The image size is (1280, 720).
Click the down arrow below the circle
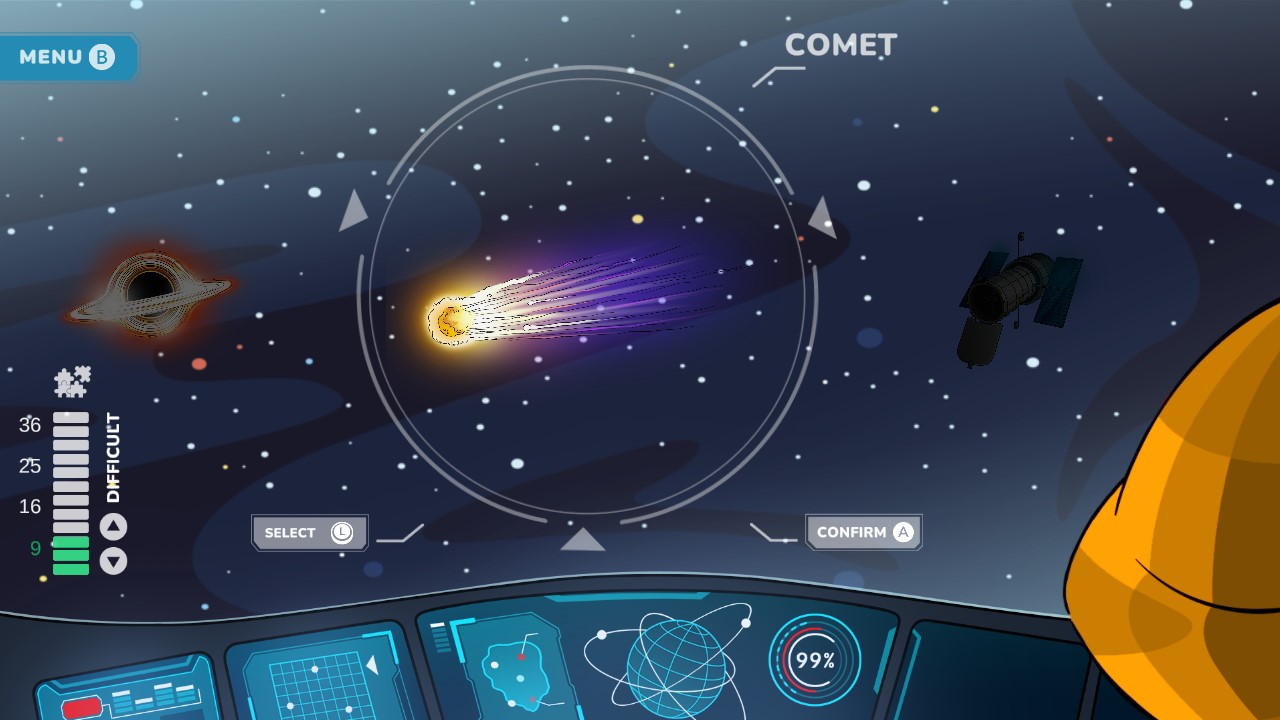click(x=585, y=538)
